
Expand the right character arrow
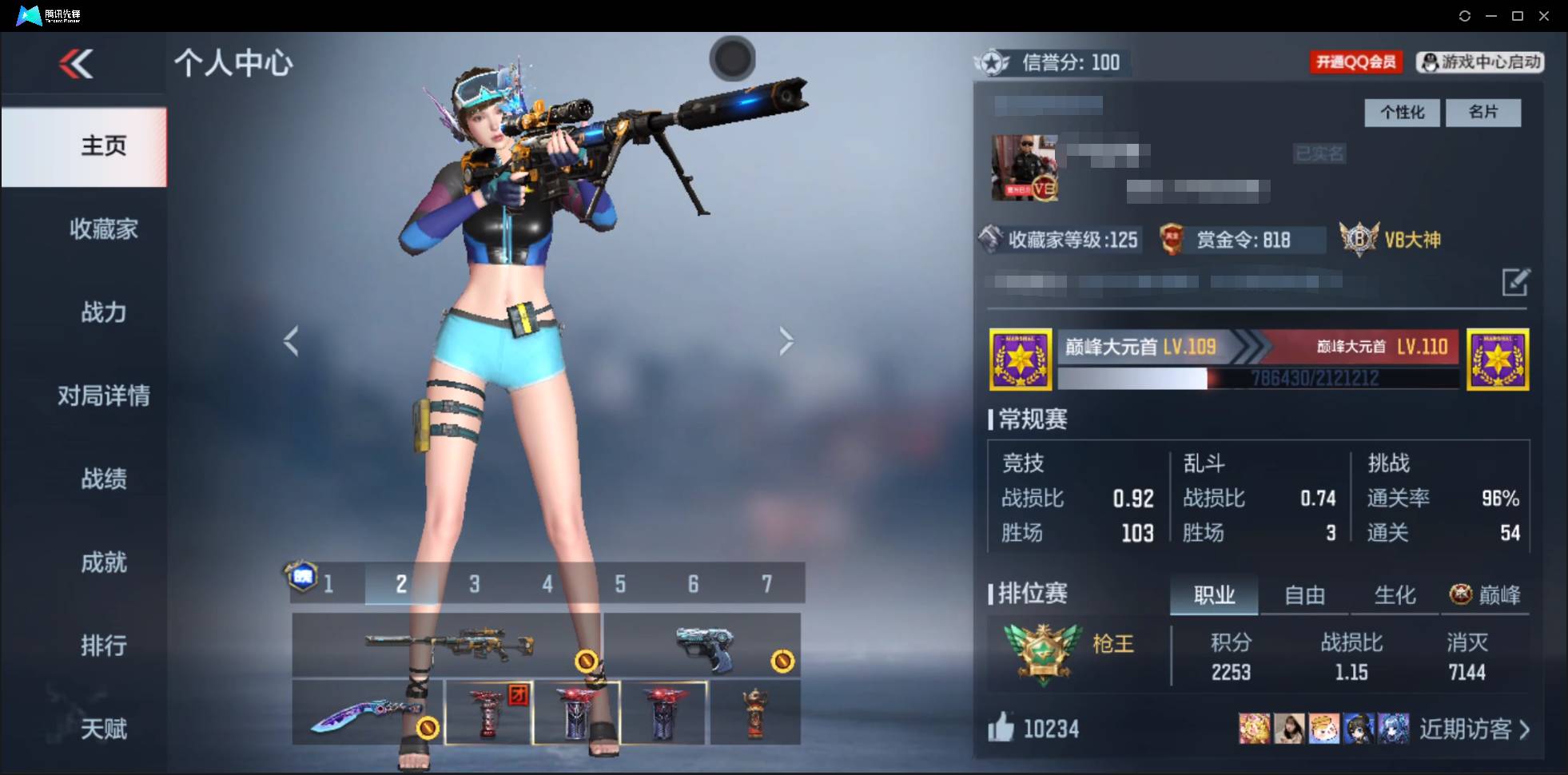click(x=786, y=340)
